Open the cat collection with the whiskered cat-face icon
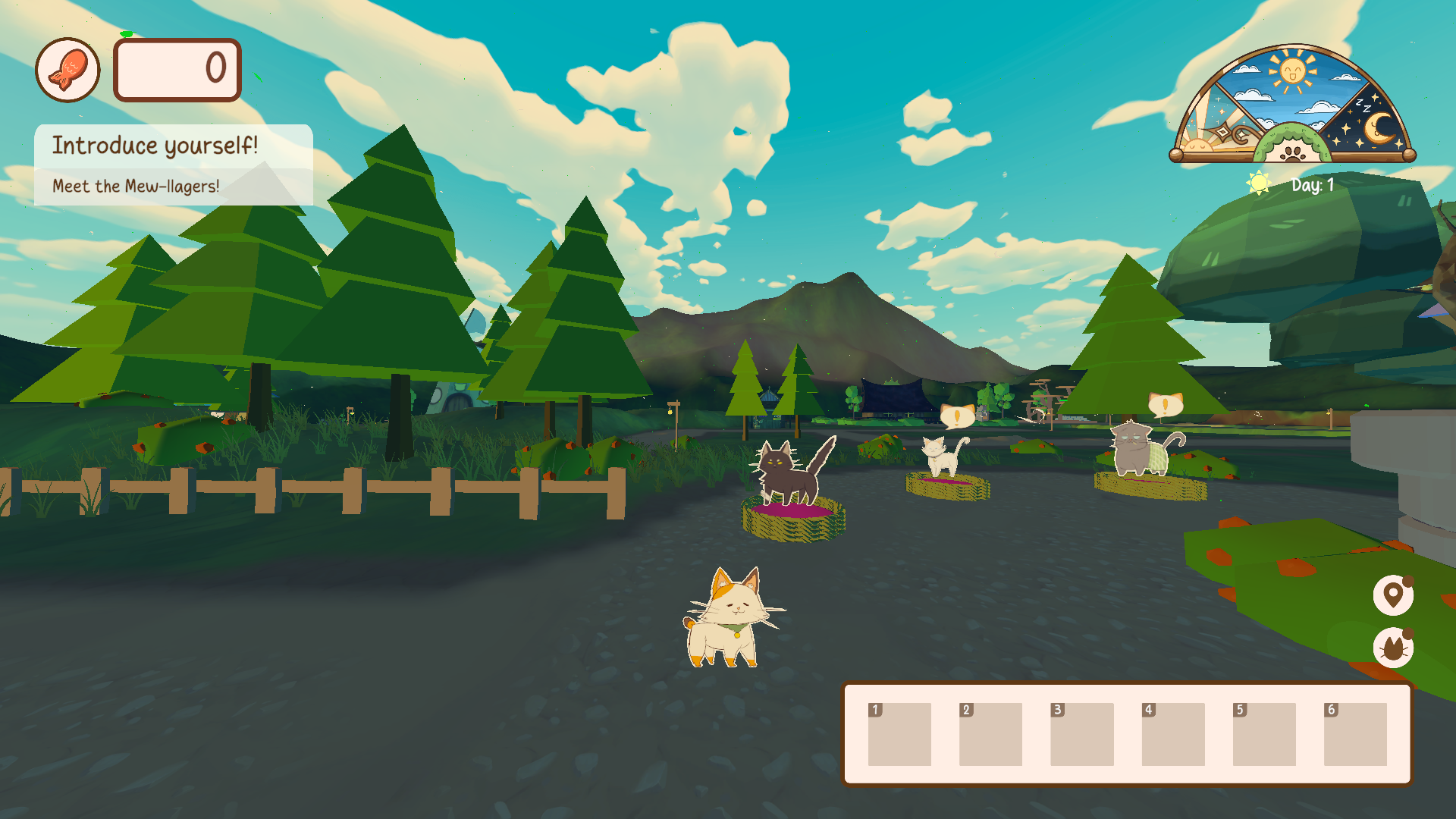Screen dimensions: 1456x819 click(1394, 648)
